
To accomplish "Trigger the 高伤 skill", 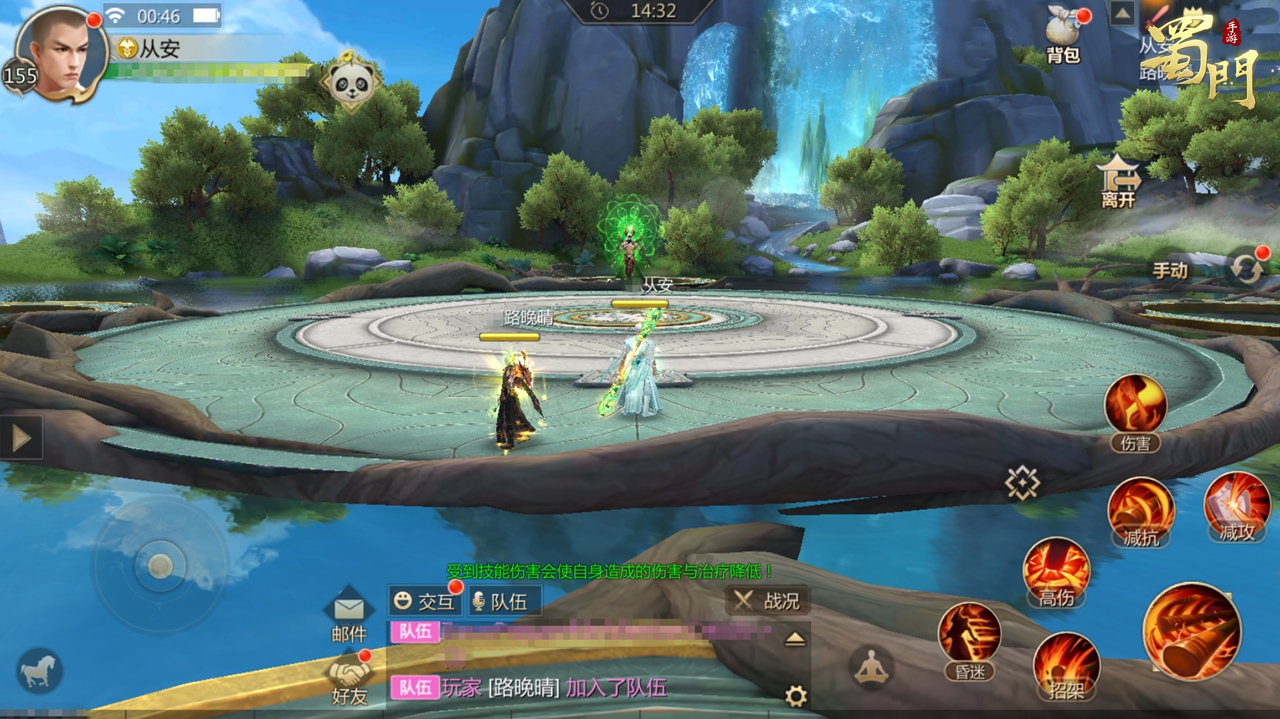I will pyautogui.click(x=1056, y=568).
